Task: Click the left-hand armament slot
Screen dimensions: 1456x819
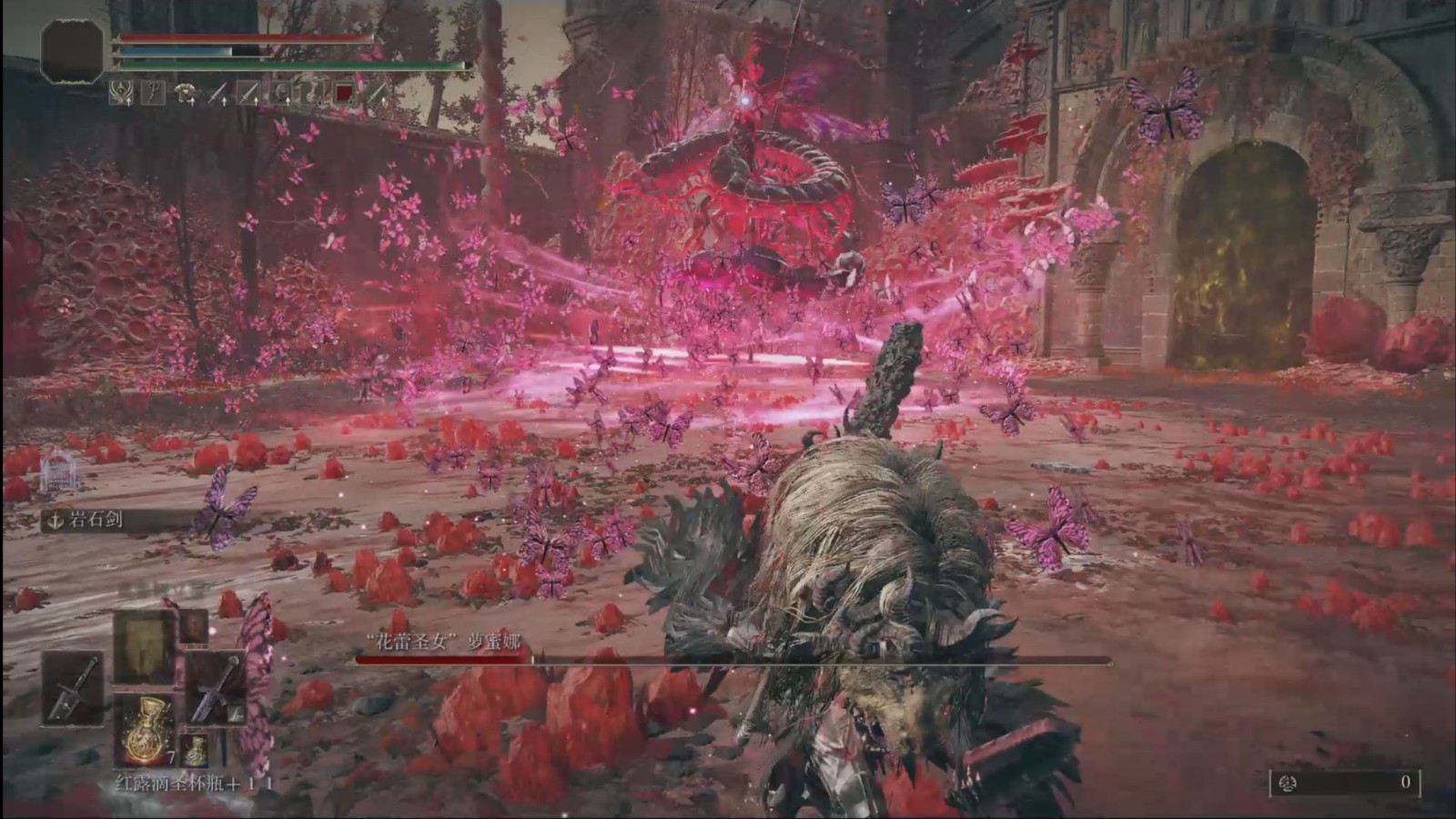Action: (x=73, y=687)
